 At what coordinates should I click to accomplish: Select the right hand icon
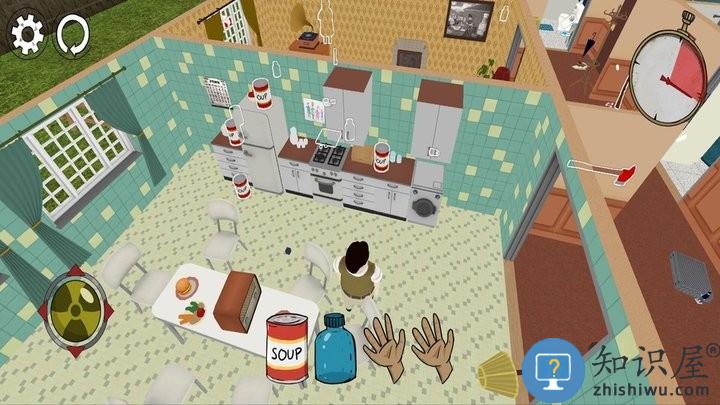click(x=432, y=346)
